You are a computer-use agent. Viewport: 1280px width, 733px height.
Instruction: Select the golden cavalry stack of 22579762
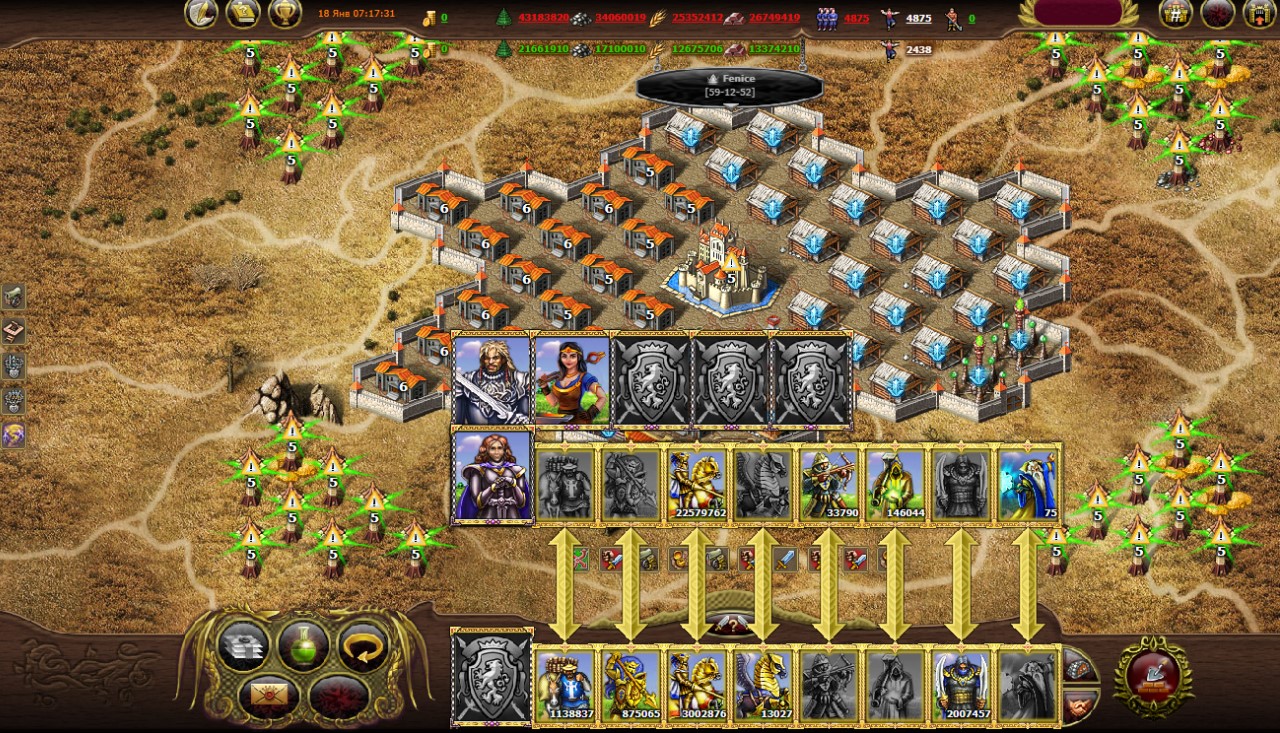pyautogui.click(x=697, y=485)
